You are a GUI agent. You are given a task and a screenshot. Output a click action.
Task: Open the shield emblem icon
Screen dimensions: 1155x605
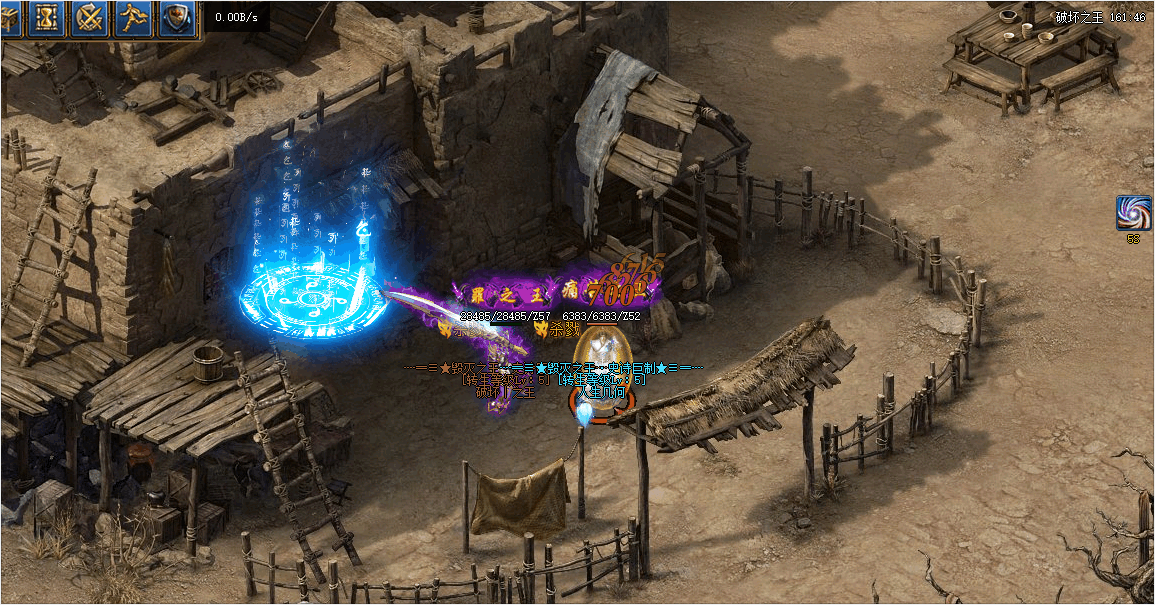[x=178, y=19]
